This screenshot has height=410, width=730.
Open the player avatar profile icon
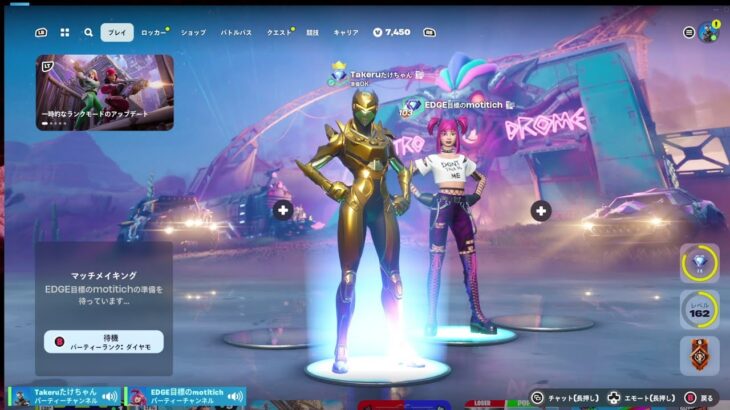[x=709, y=32]
